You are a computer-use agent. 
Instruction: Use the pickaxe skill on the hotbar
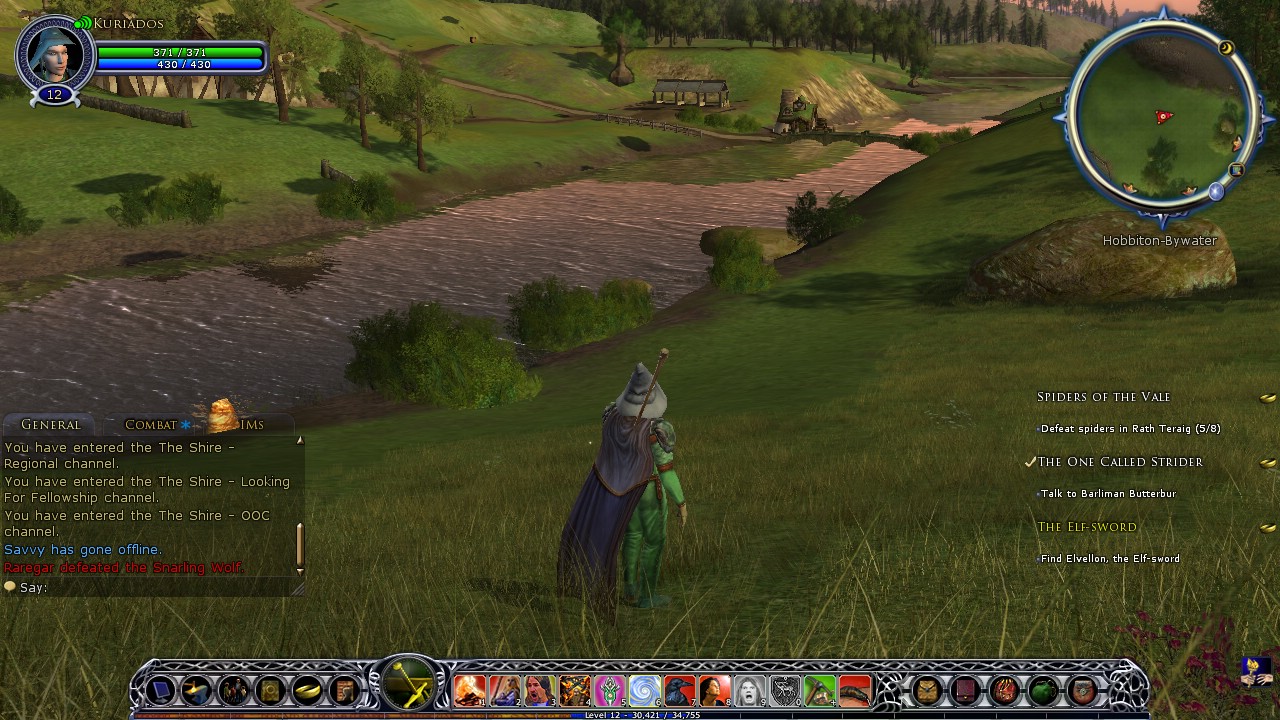(819, 690)
